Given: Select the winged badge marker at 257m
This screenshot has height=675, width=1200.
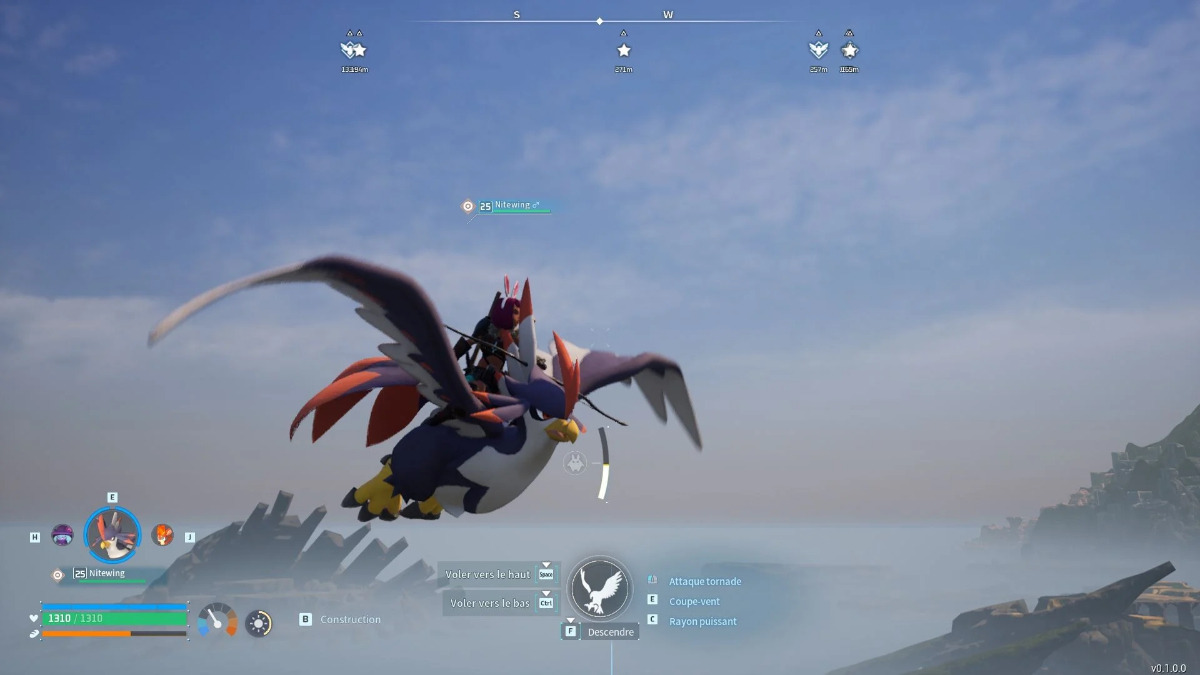Looking at the screenshot, I should pos(818,49).
